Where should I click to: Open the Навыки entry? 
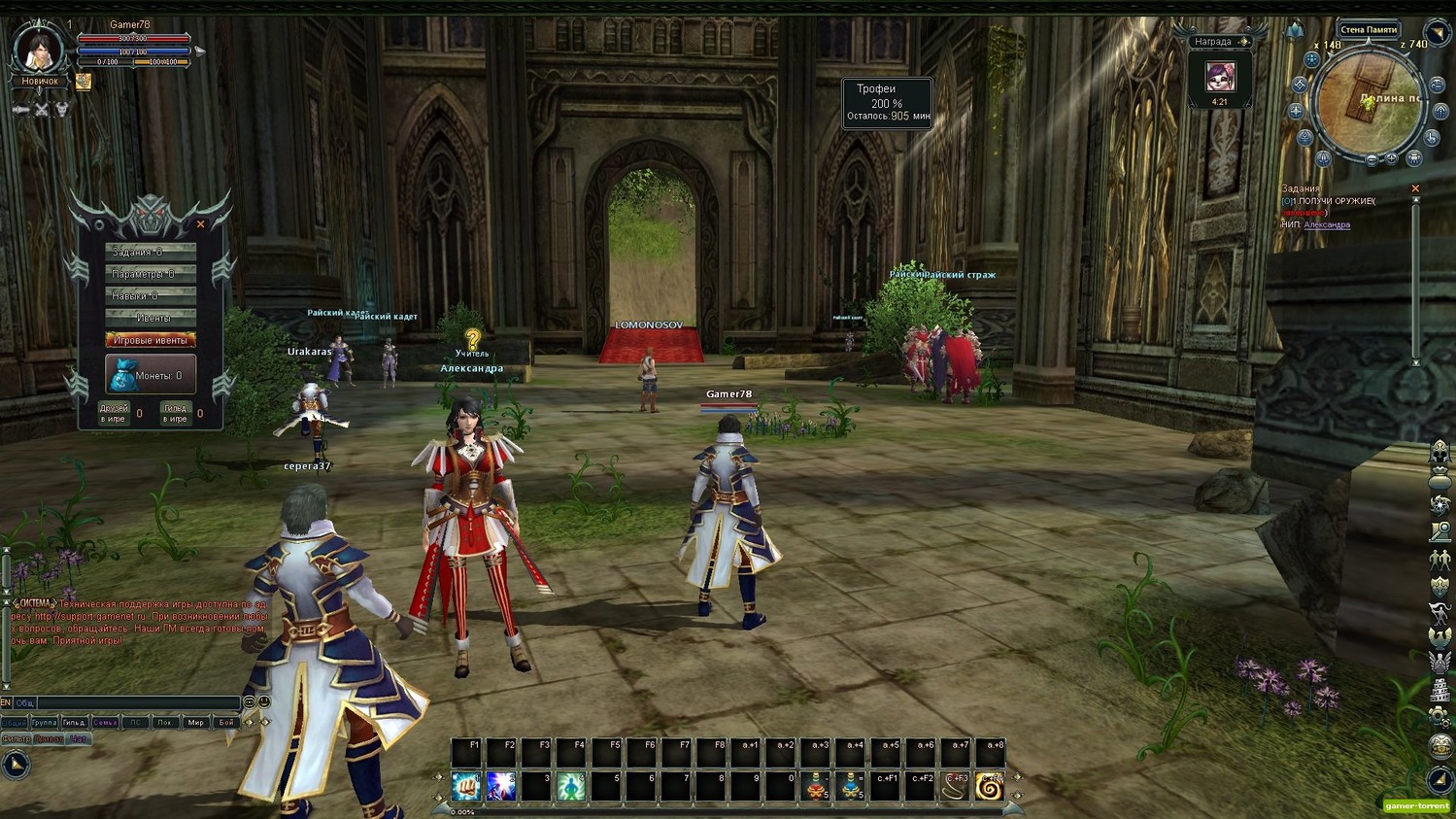(x=151, y=295)
